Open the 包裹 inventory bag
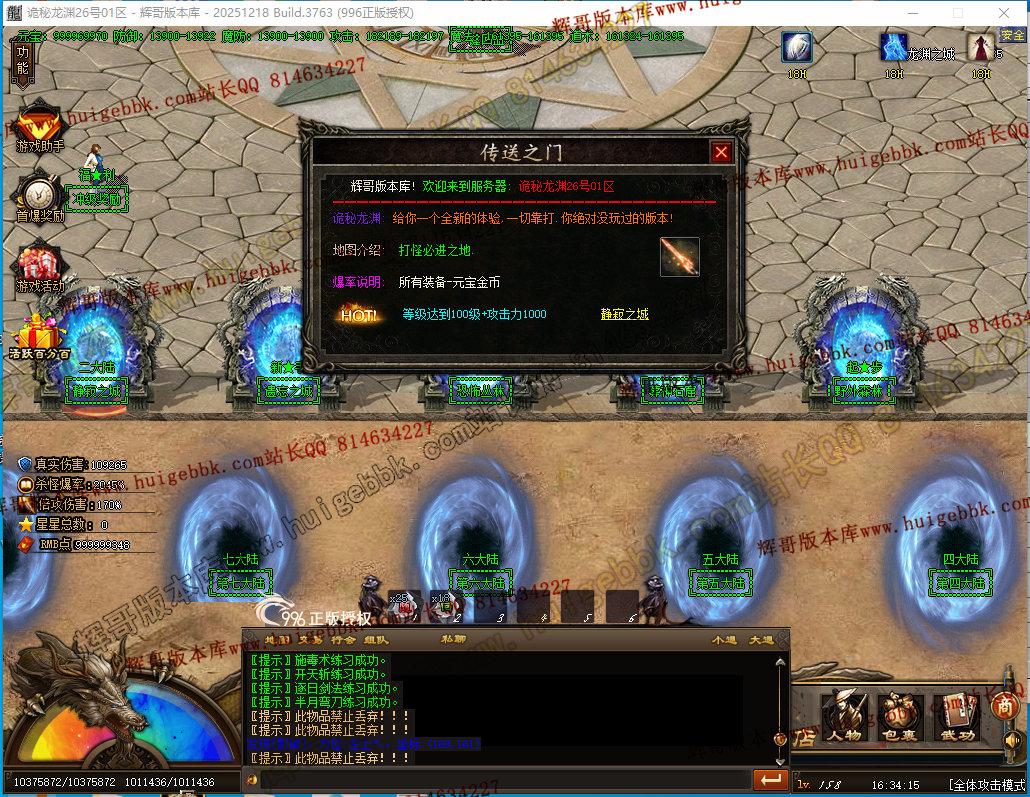Viewport: 1030px width, 797px height. [900, 714]
